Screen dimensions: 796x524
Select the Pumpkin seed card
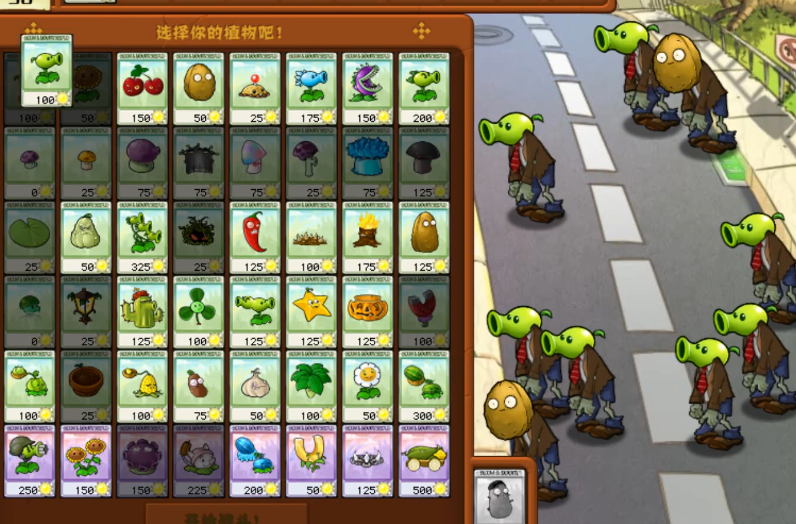pyautogui.click(x=368, y=312)
